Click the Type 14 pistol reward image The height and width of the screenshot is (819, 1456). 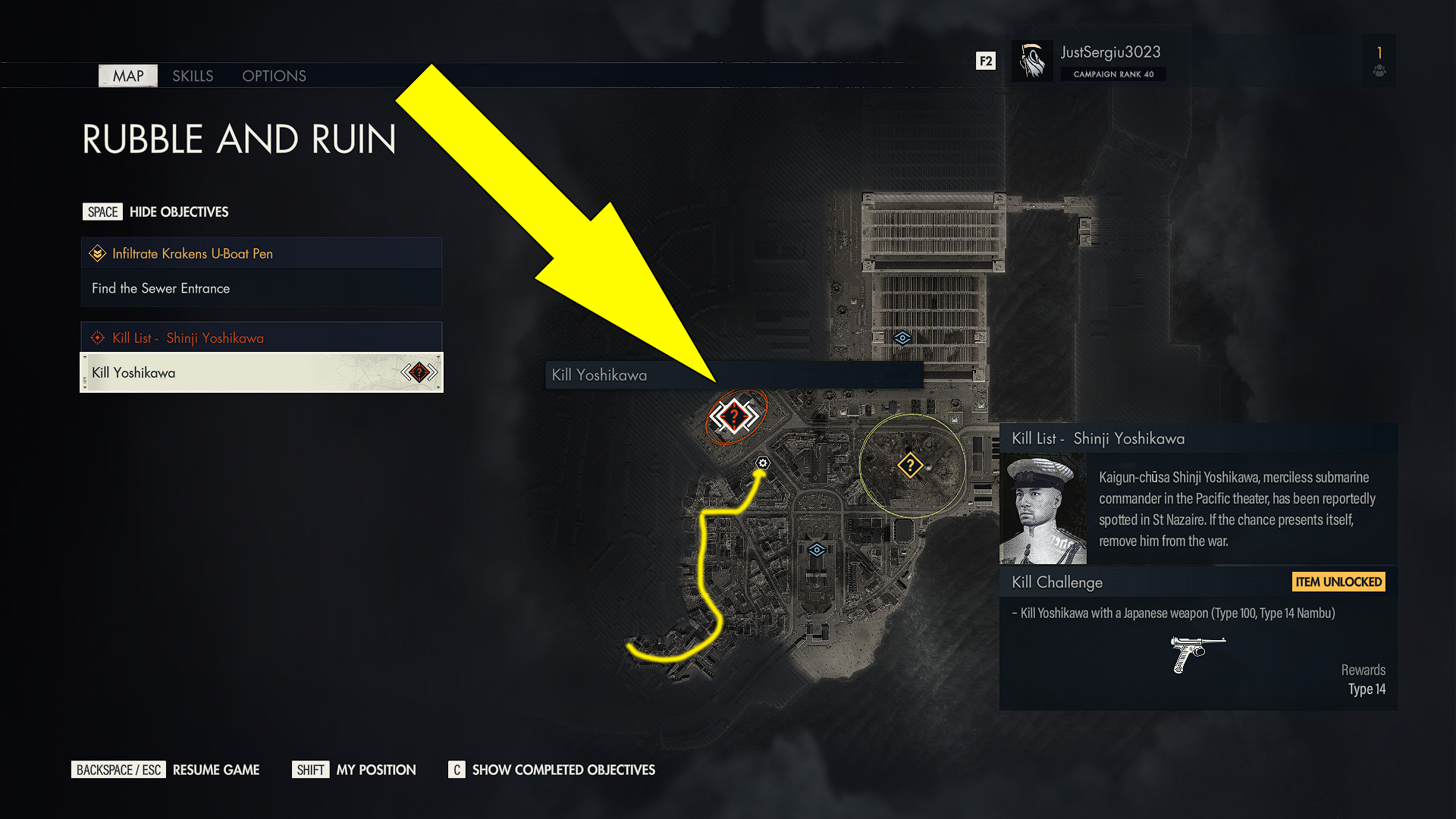1197,654
